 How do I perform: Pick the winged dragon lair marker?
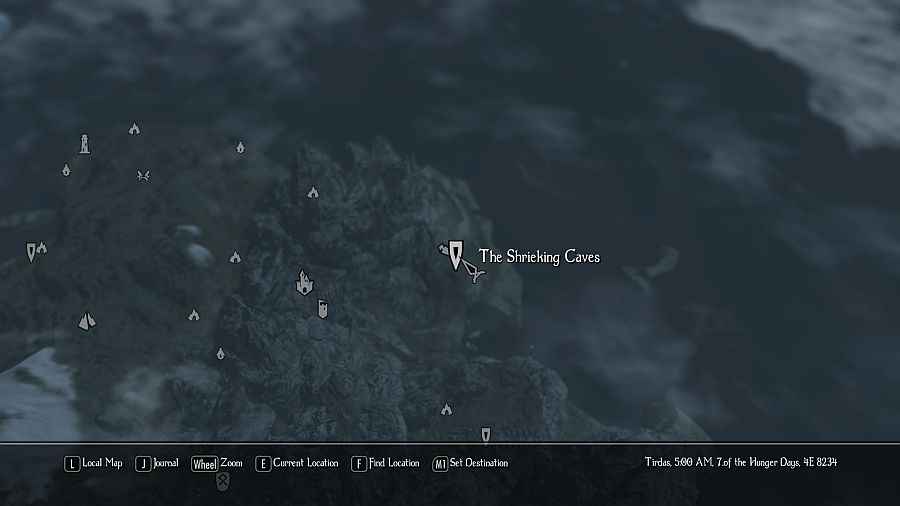point(144,176)
